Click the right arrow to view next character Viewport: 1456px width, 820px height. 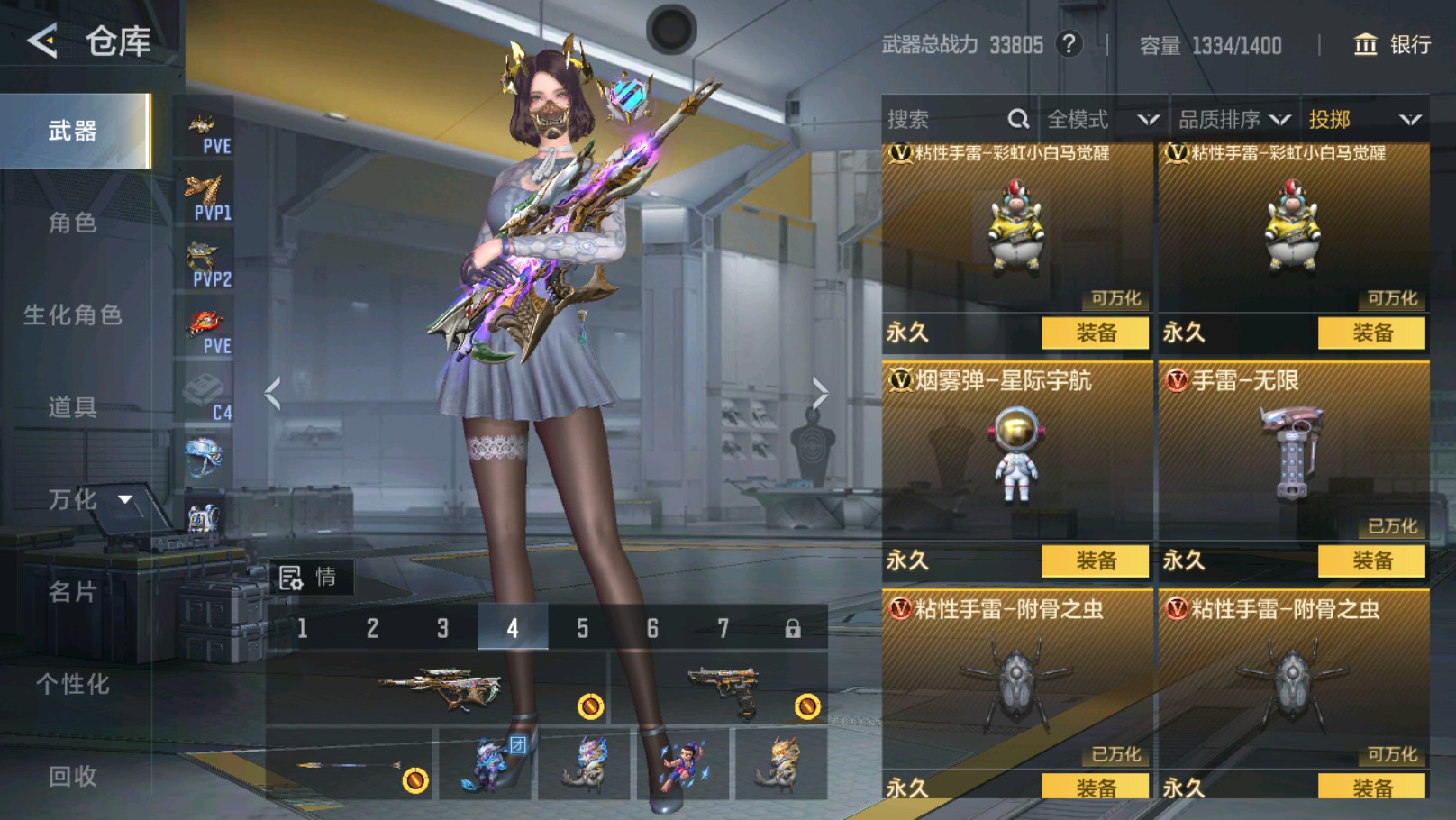coord(819,391)
